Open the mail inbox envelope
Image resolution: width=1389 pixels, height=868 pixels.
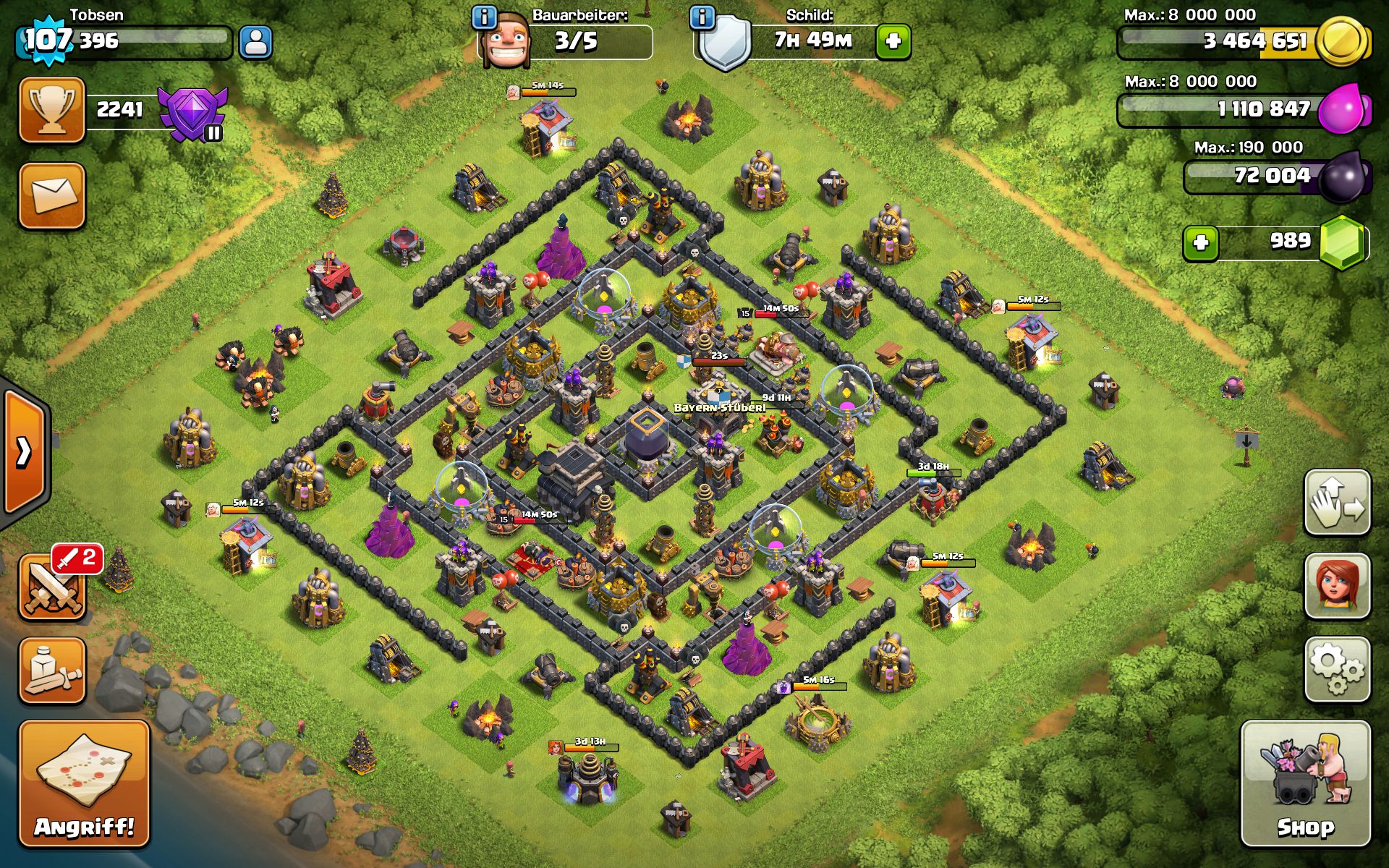pyautogui.click(x=52, y=195)
